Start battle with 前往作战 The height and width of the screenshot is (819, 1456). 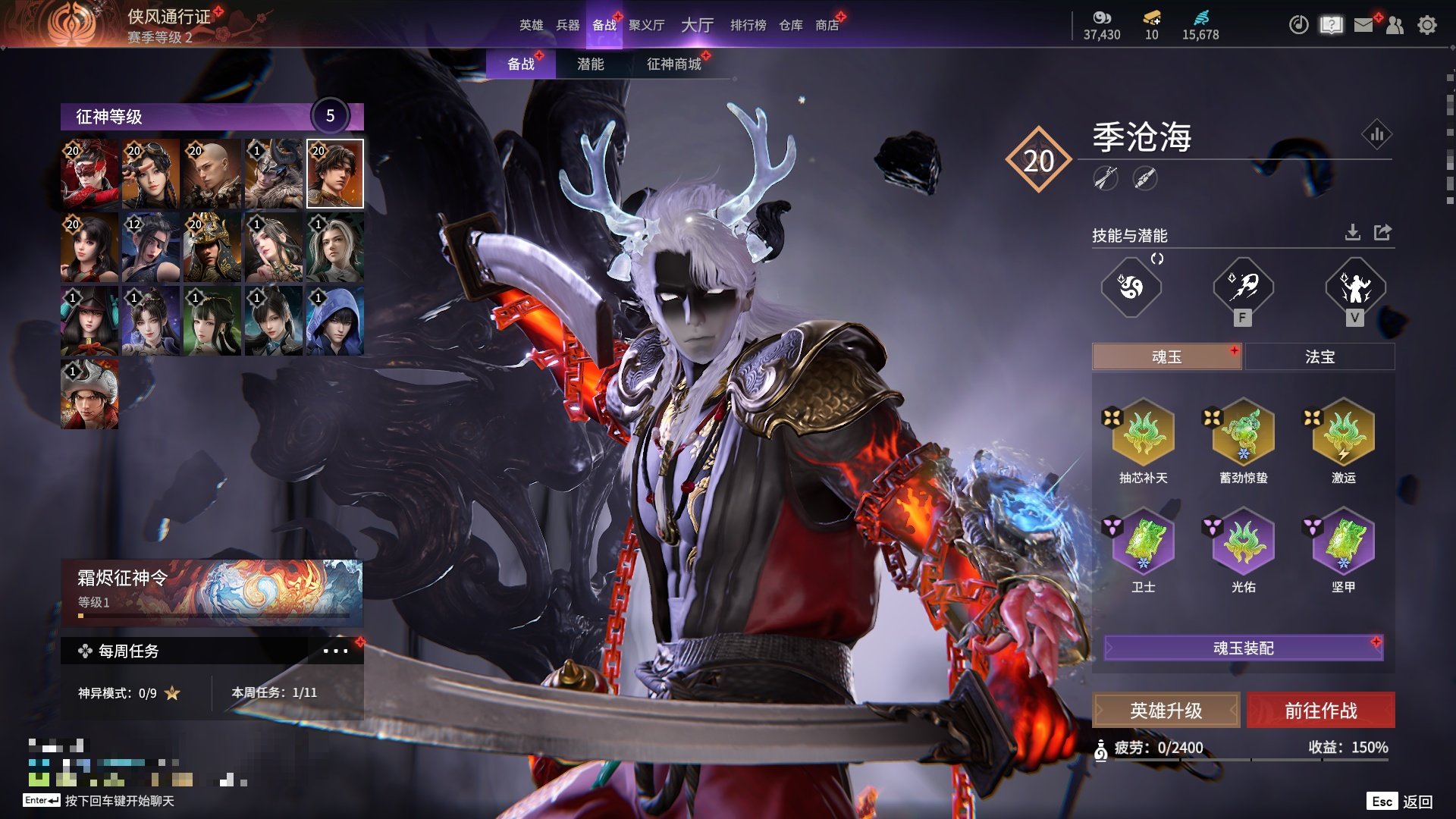coord(1320,711)
